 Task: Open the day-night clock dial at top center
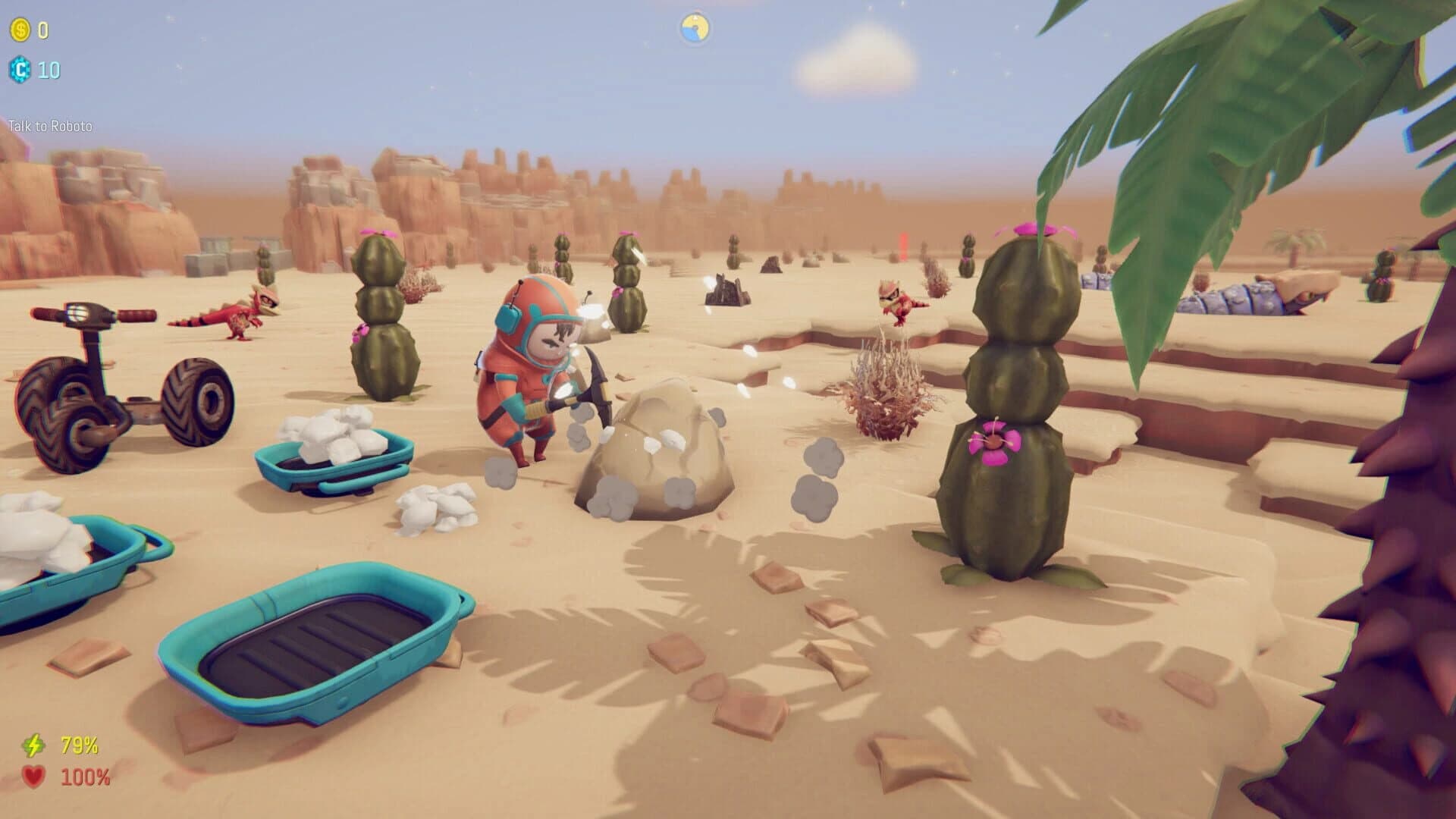[695, 27]
